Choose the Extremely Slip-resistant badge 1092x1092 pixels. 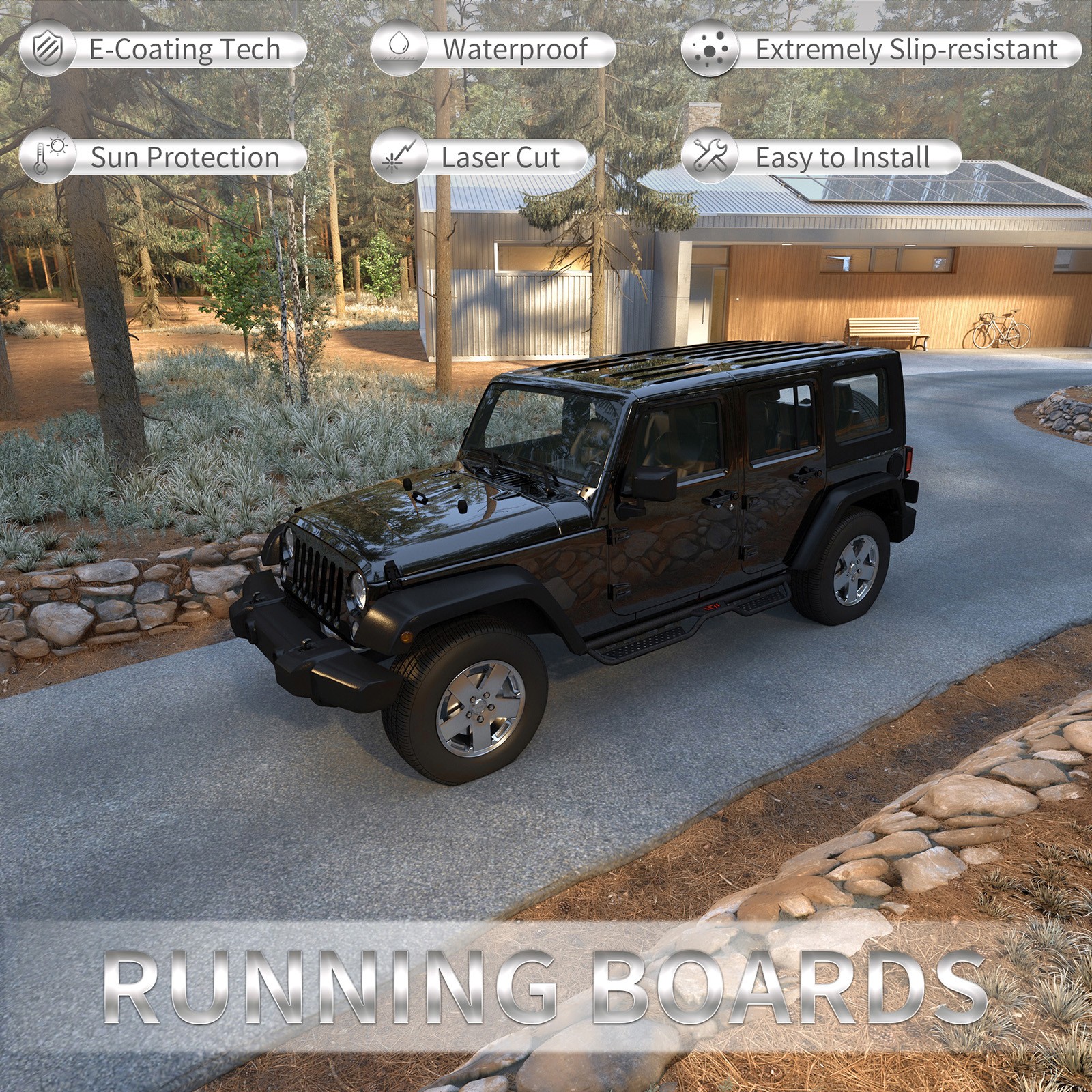(880, 50)
